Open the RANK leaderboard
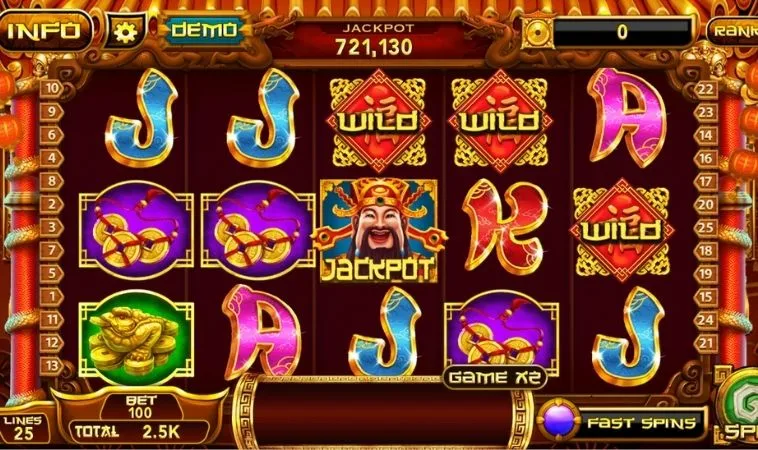 734,30
